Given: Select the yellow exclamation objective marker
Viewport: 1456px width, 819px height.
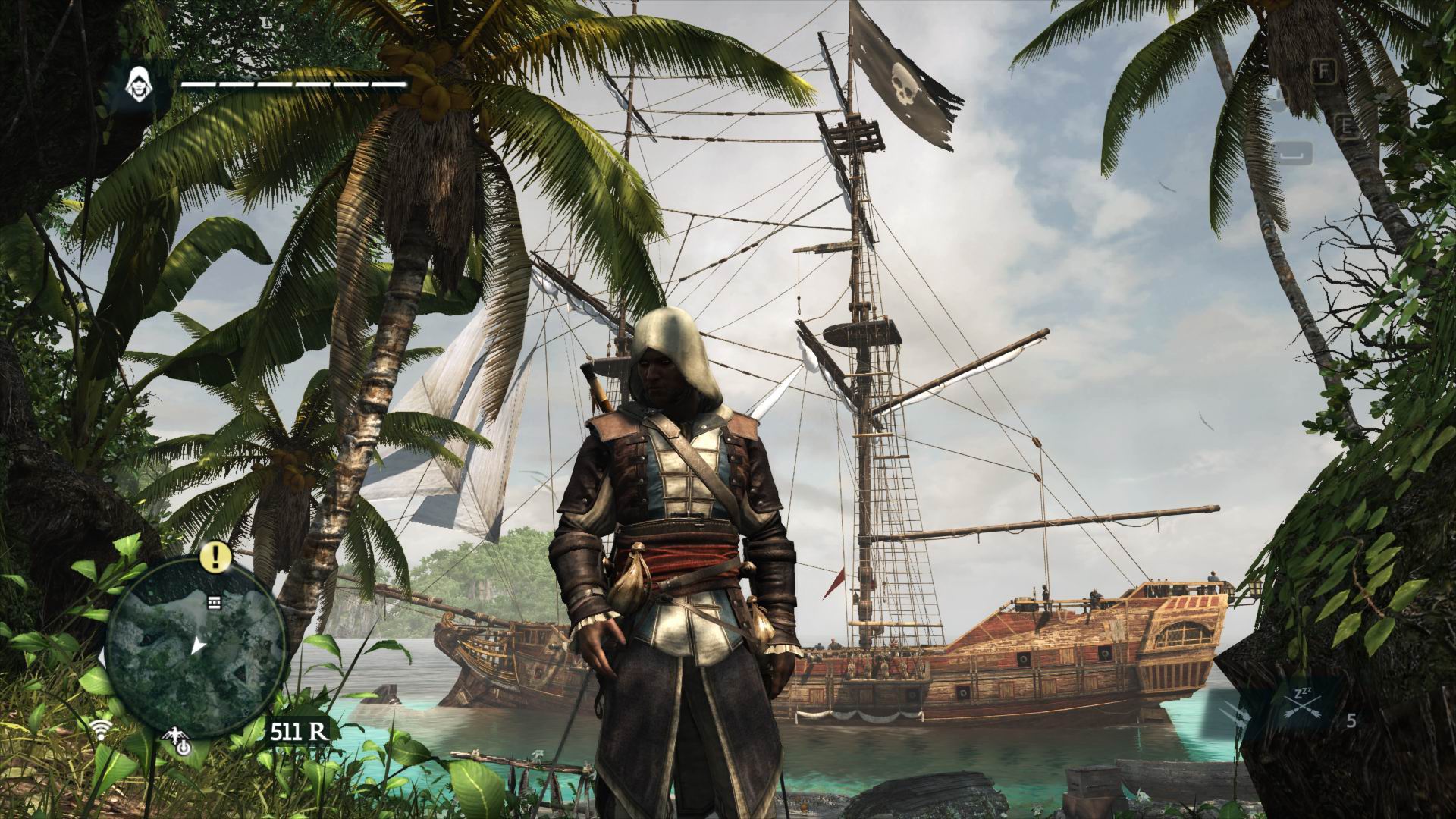Looking at the screenshot, I should 216,557.
